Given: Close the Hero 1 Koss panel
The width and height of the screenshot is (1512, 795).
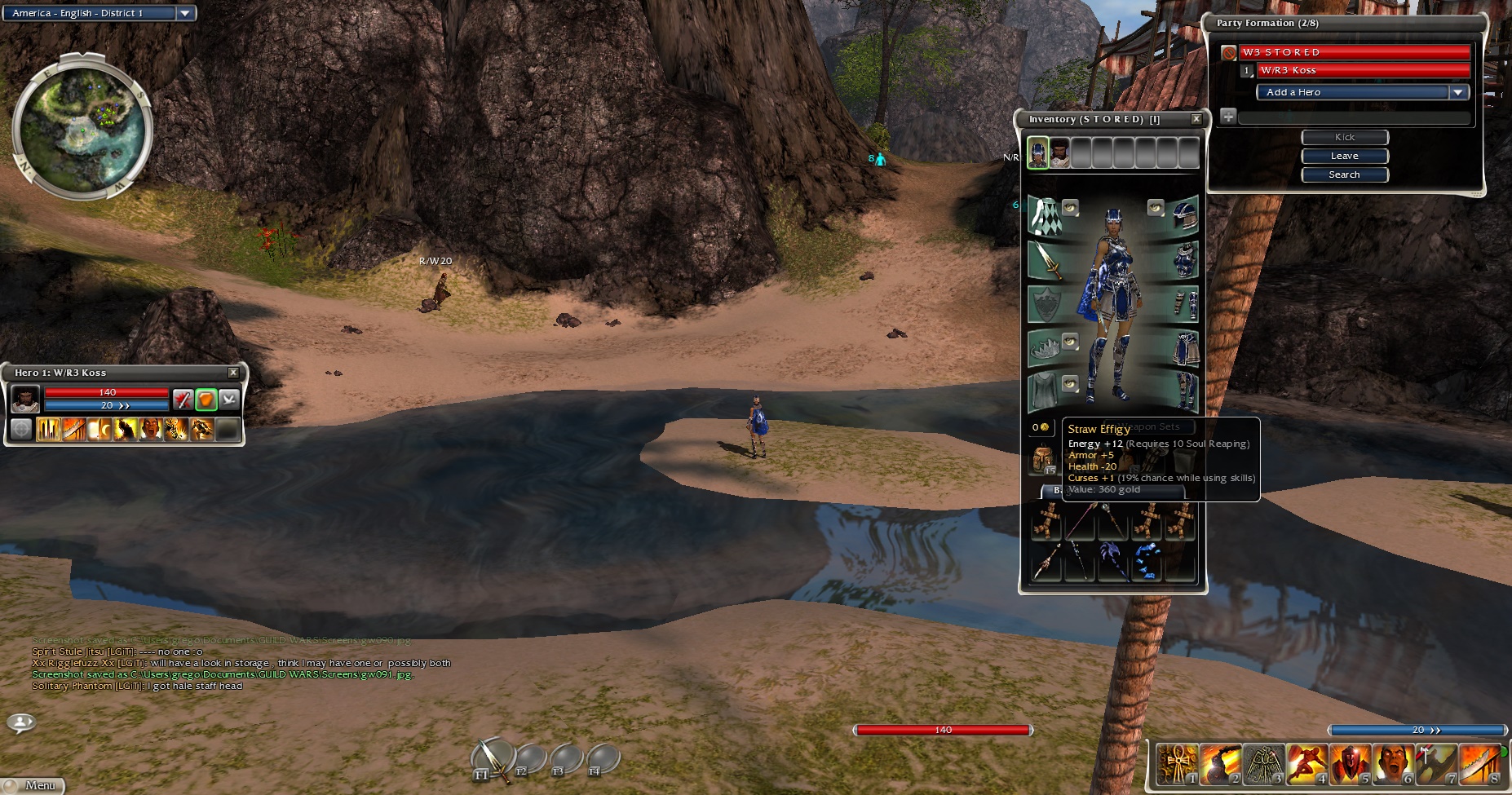Looking at the screenshot, I should tap(233, 373).
